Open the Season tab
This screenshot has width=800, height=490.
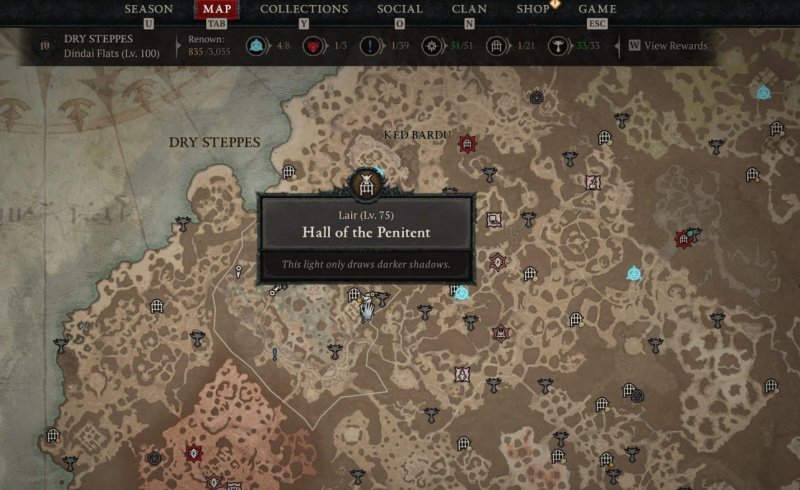pos(148,10)
